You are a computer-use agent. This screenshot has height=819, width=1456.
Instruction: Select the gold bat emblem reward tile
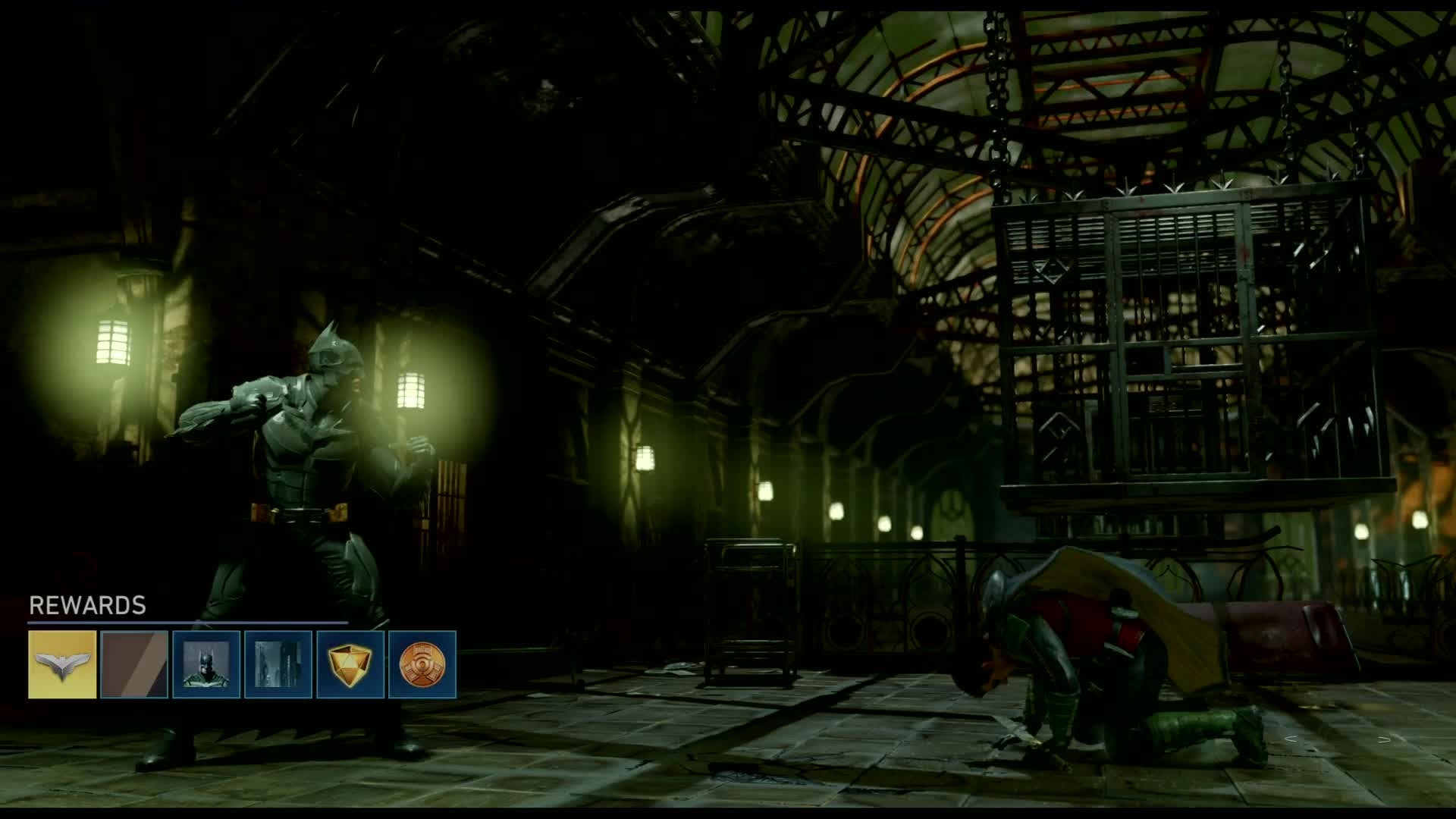62,664
